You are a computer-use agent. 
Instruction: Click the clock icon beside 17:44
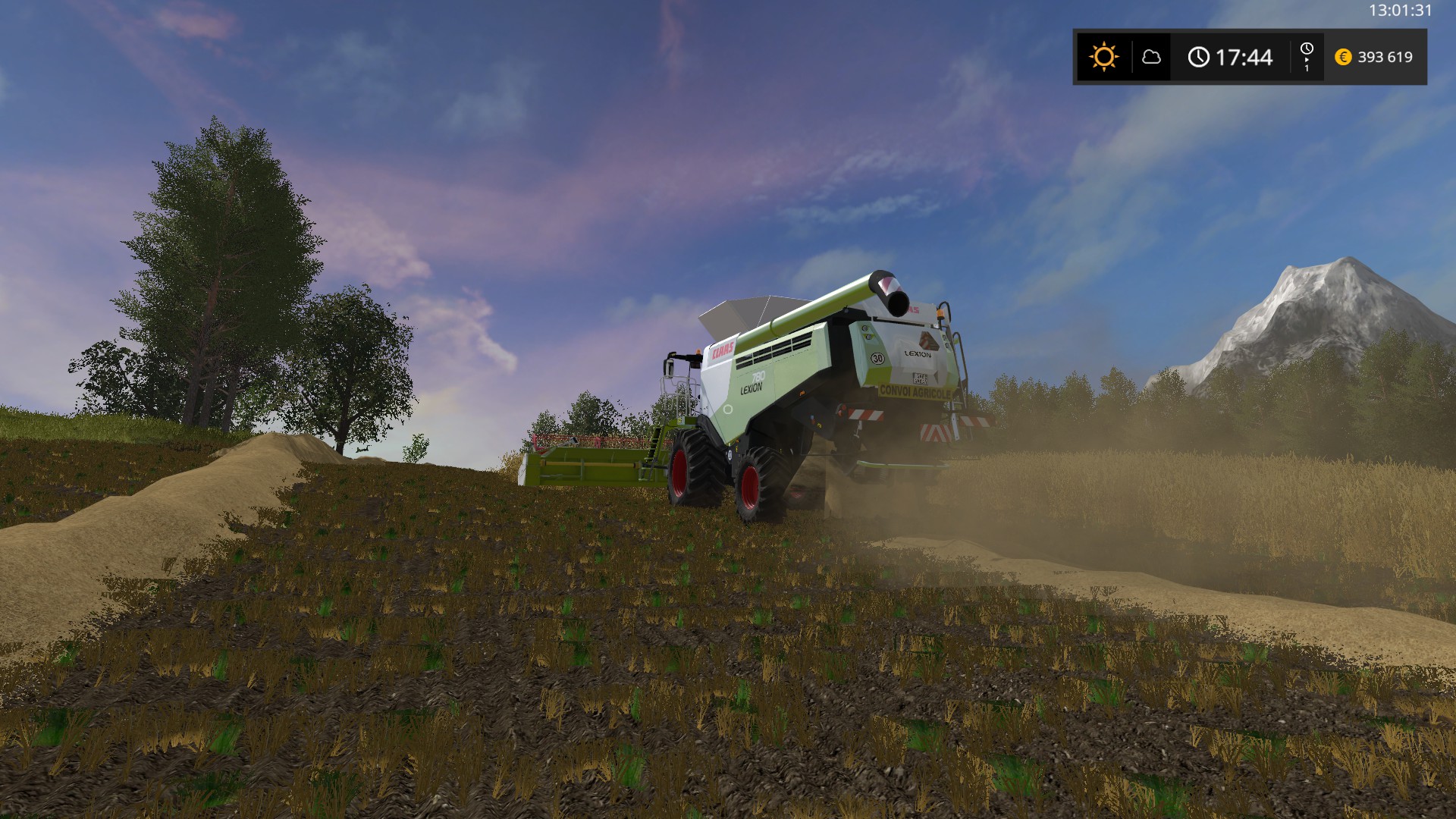(1199, 56)
